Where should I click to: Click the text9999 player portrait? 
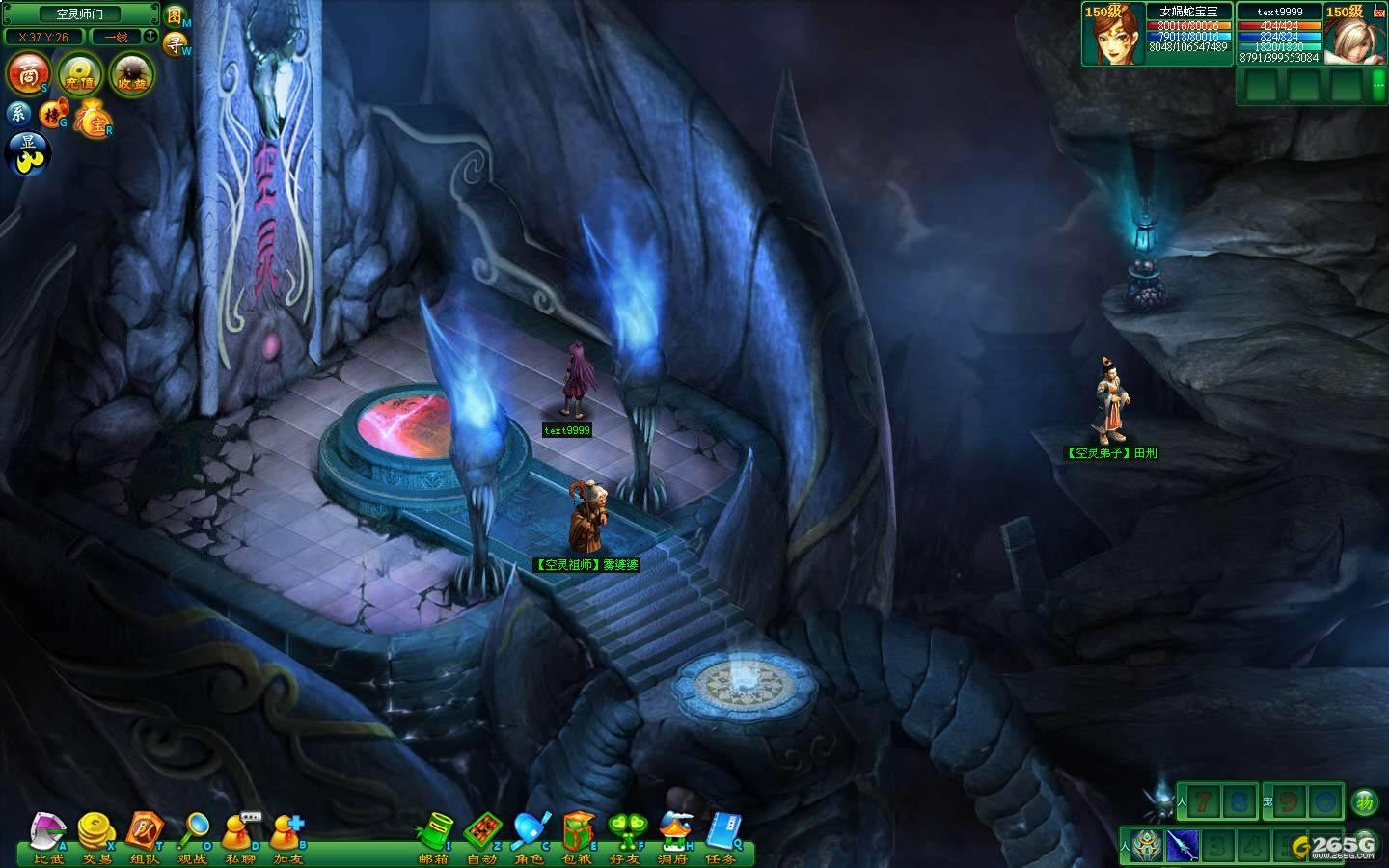click(x=1354, y=35)
